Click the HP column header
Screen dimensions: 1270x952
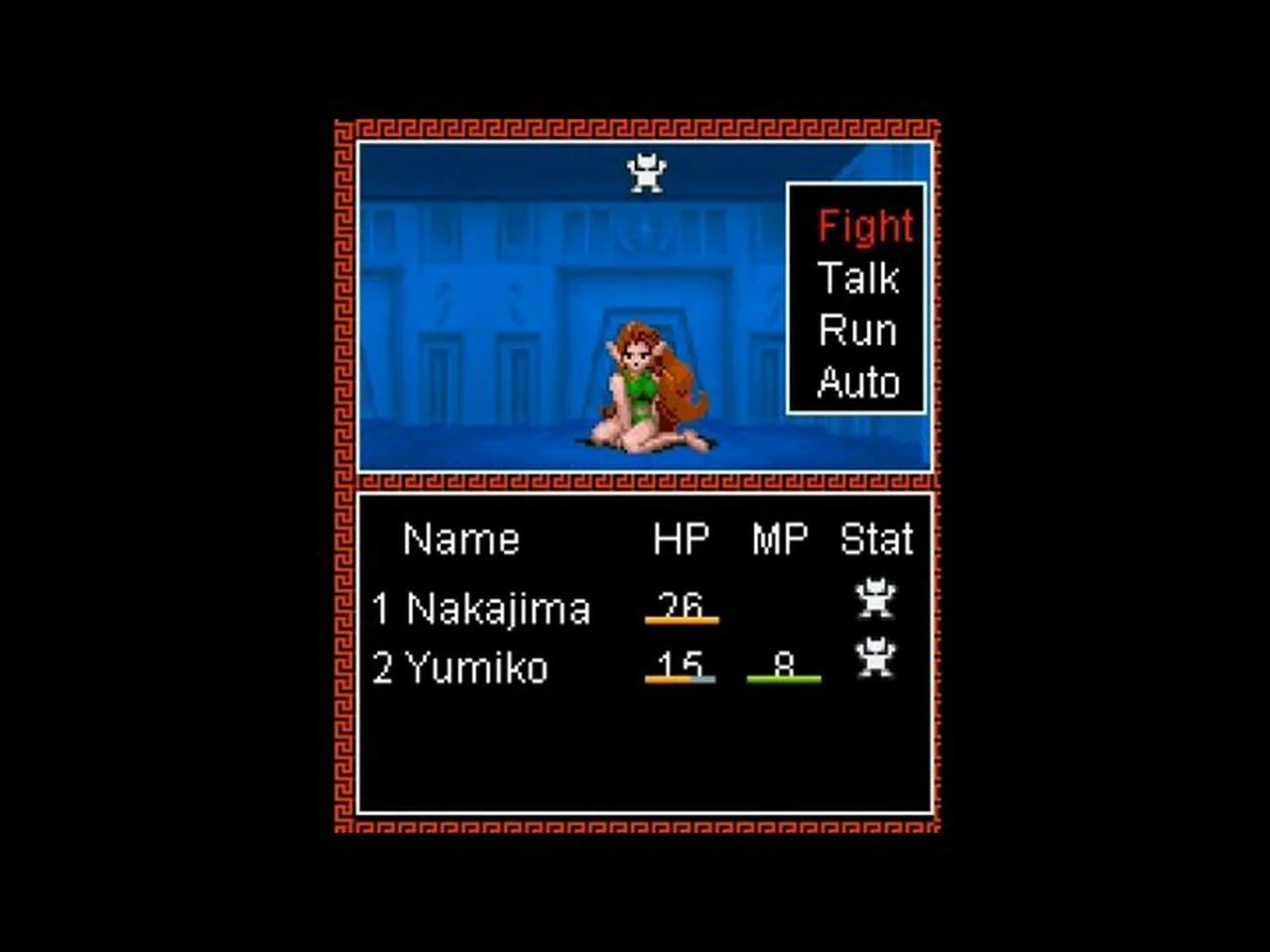click(679, 537)
